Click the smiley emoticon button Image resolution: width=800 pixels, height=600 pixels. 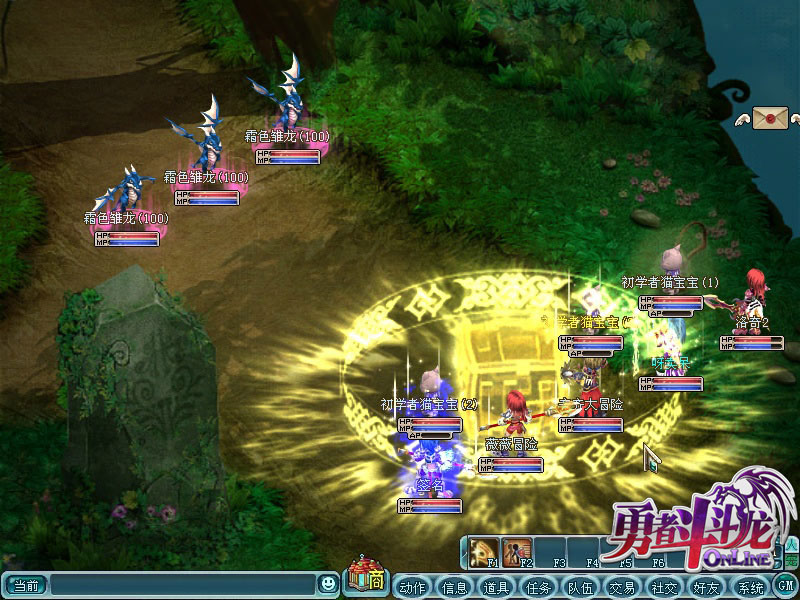coord(328,583)
